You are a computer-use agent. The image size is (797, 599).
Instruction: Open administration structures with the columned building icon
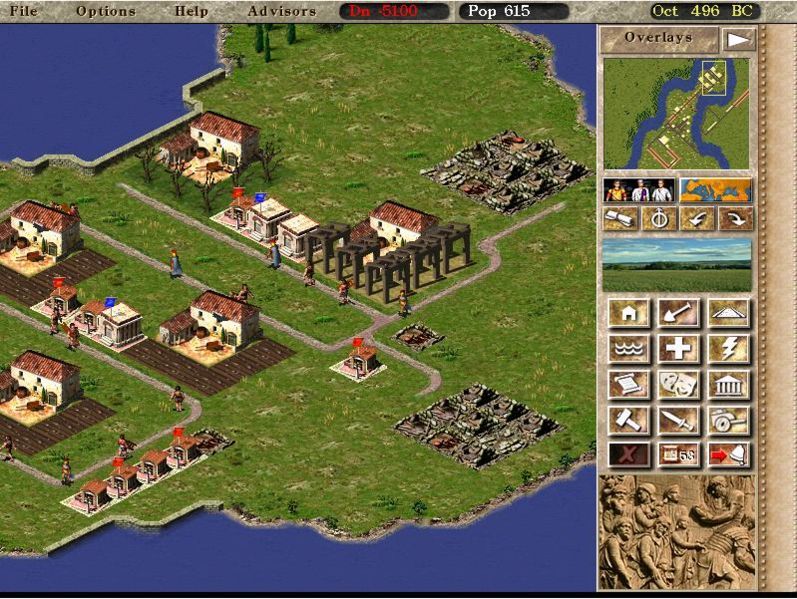728,384
